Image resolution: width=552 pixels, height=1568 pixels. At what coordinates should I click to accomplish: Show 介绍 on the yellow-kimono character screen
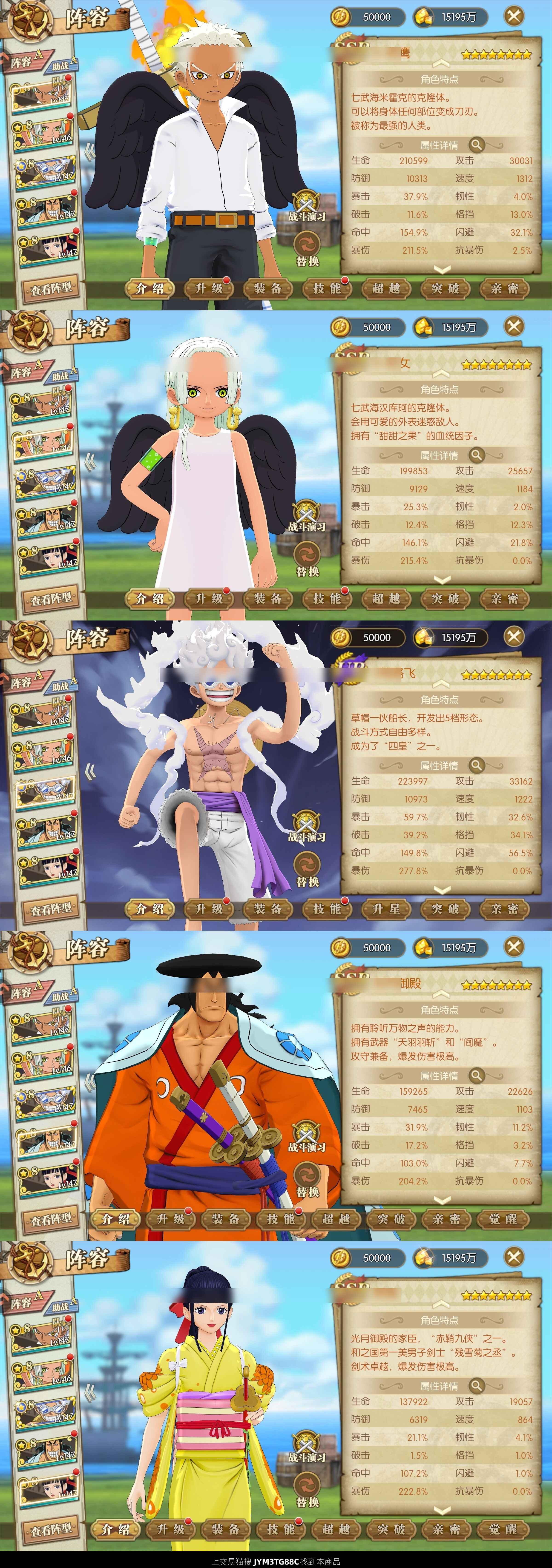[x=116, y=1529]
